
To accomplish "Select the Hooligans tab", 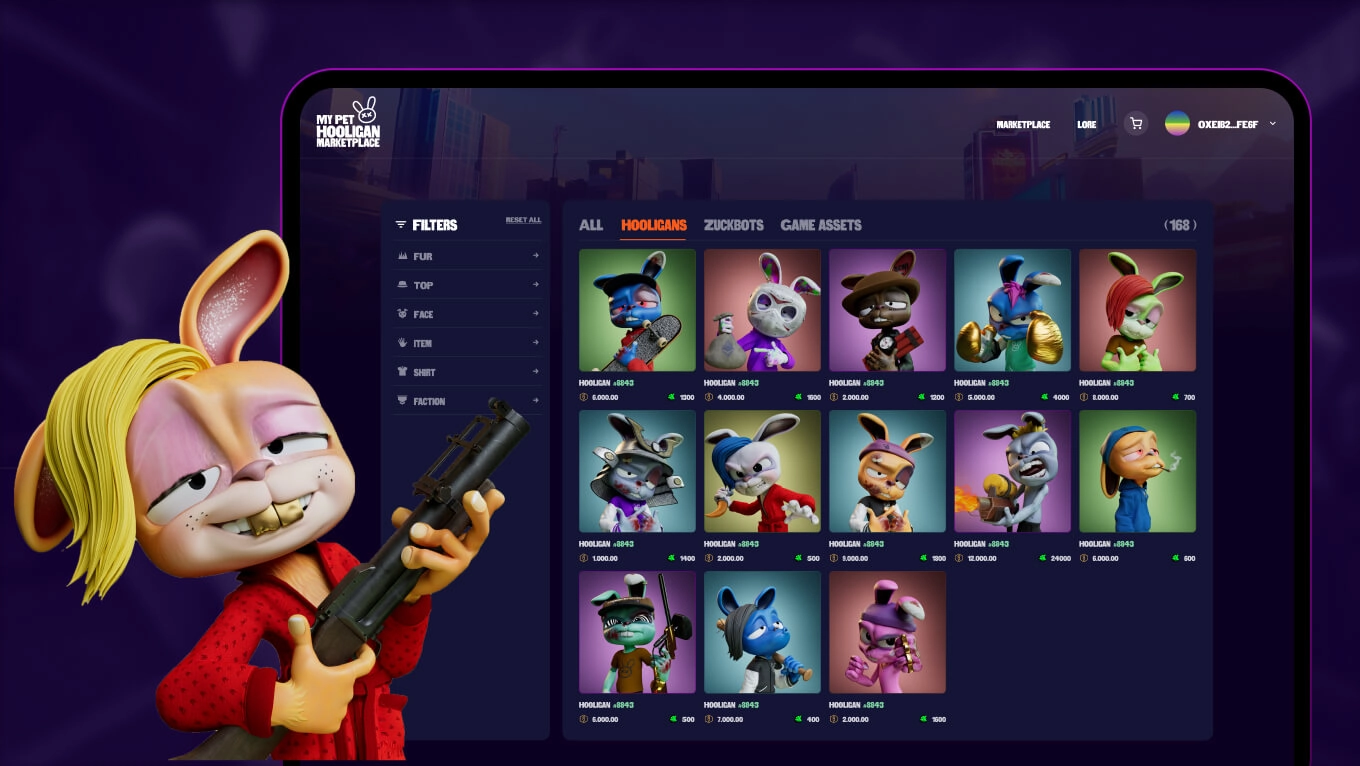I will pos(653,225).
